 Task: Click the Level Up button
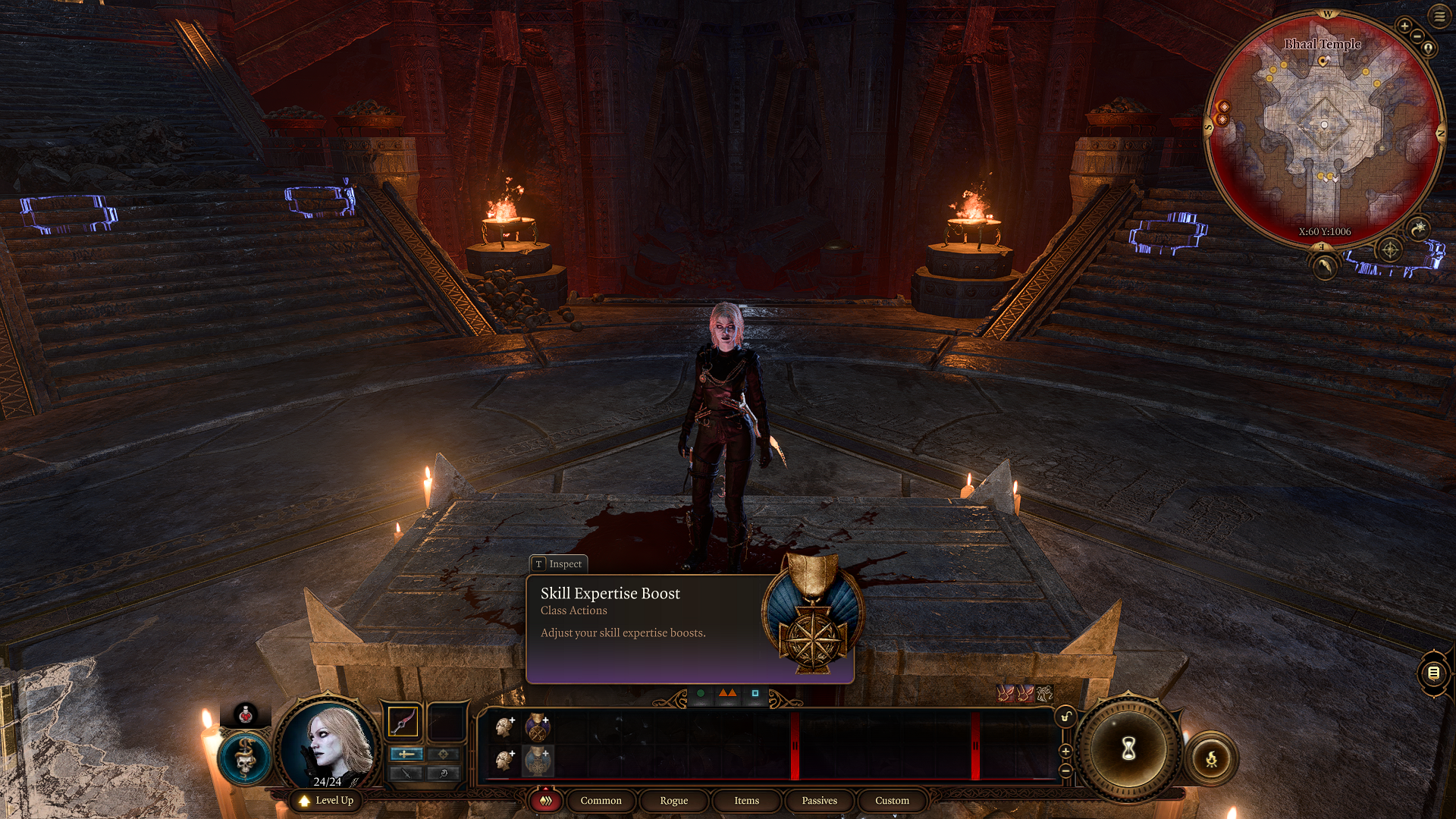coord(329,800)
